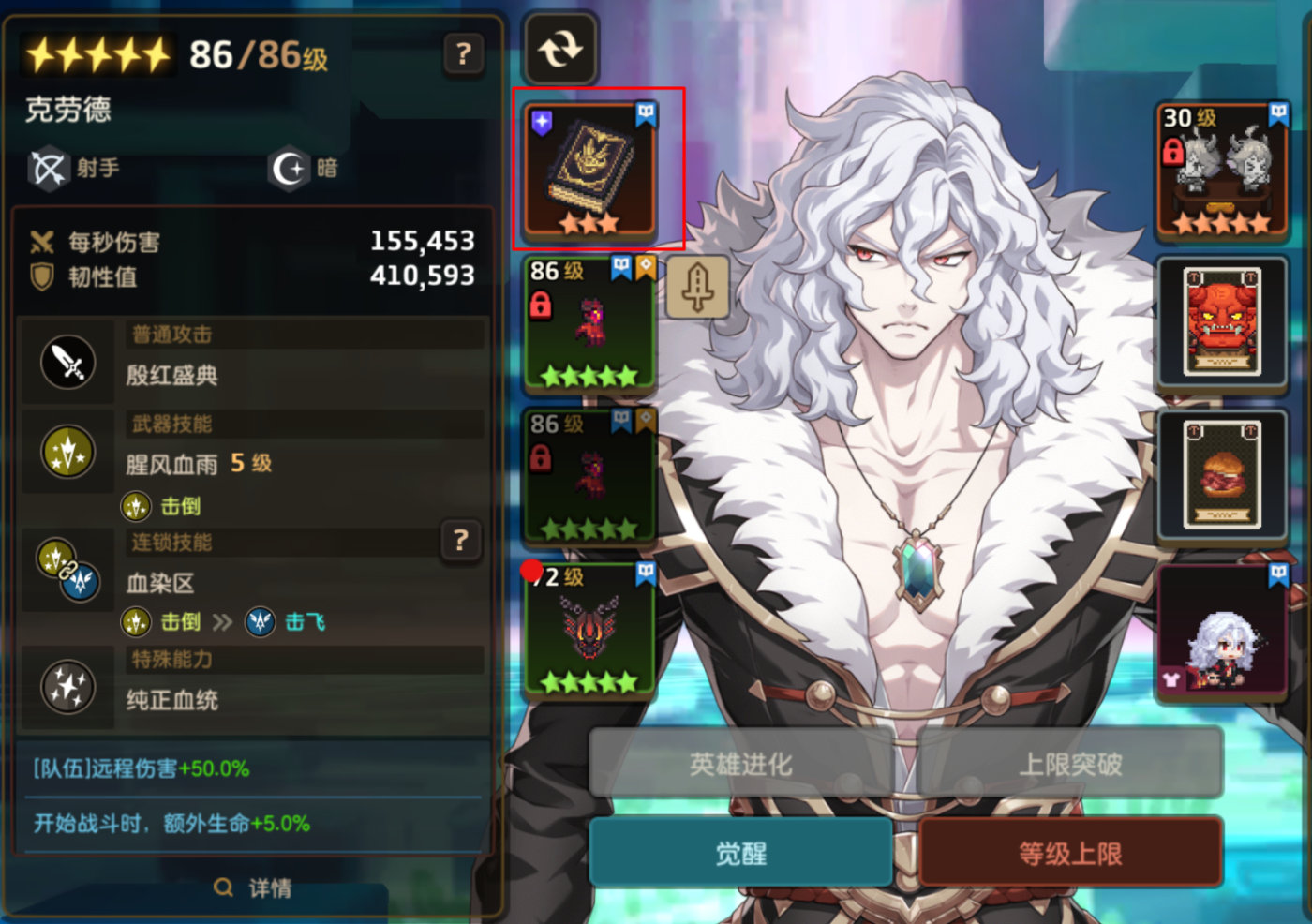The height and width of the screenshot is (924, 1312).
Task: Click the swap arrows button
Action: 560,49
